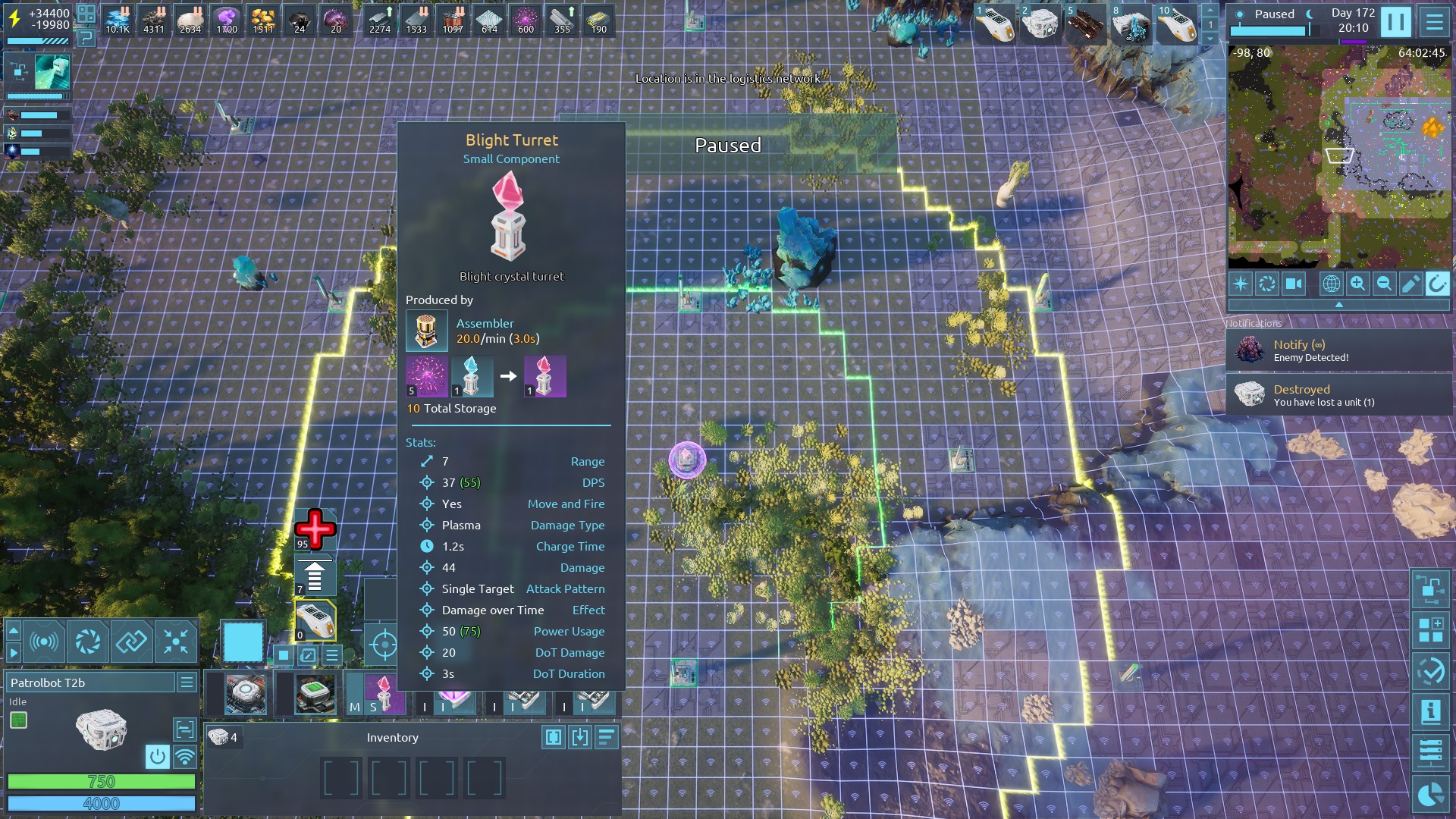The width and height of the screenshot is (1456, 819).
Task: Toggle the minimap camera icon
Action: click(1293, 284)
